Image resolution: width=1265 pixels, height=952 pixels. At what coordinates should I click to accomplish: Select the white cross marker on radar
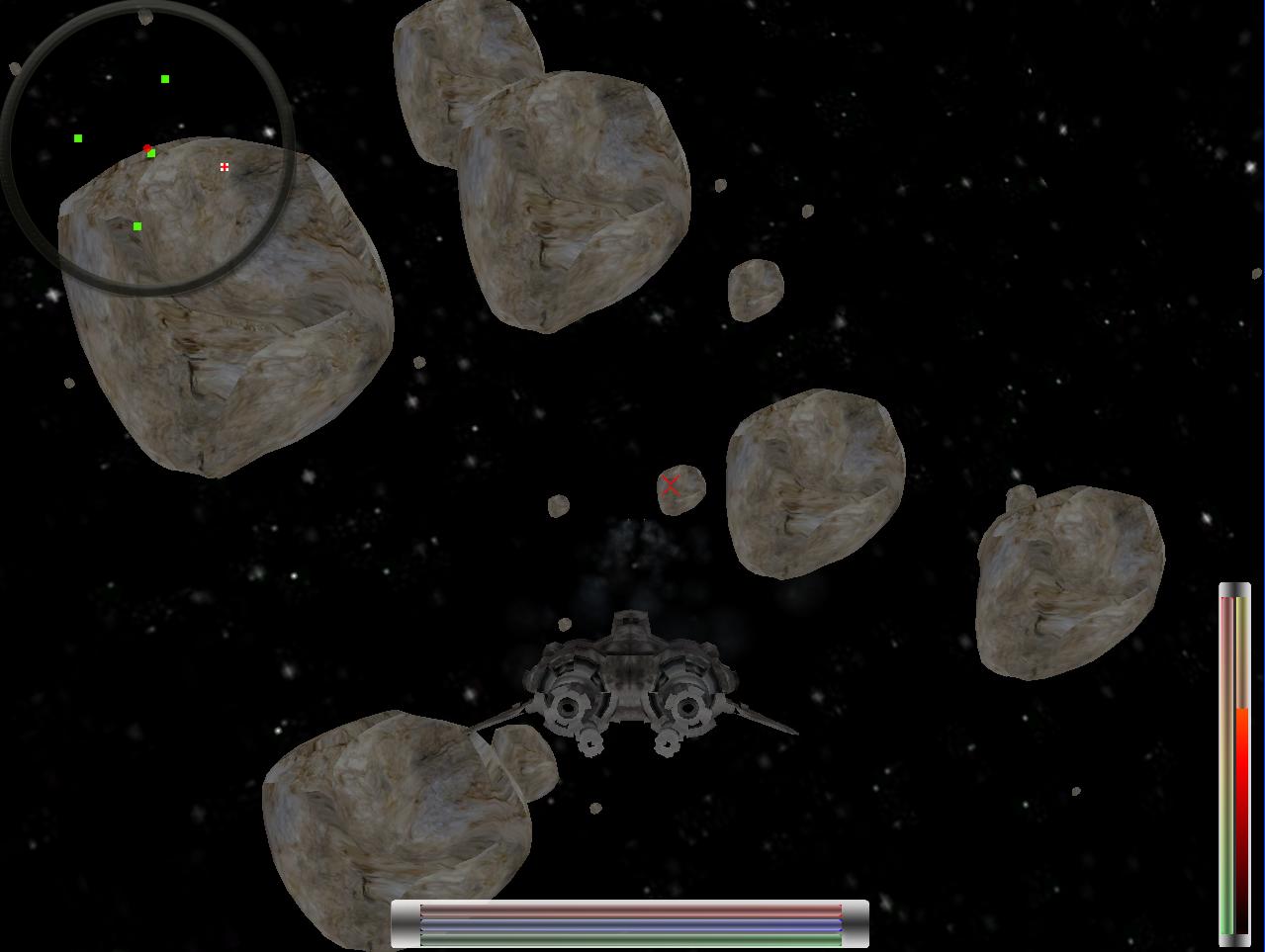[225, 167]
